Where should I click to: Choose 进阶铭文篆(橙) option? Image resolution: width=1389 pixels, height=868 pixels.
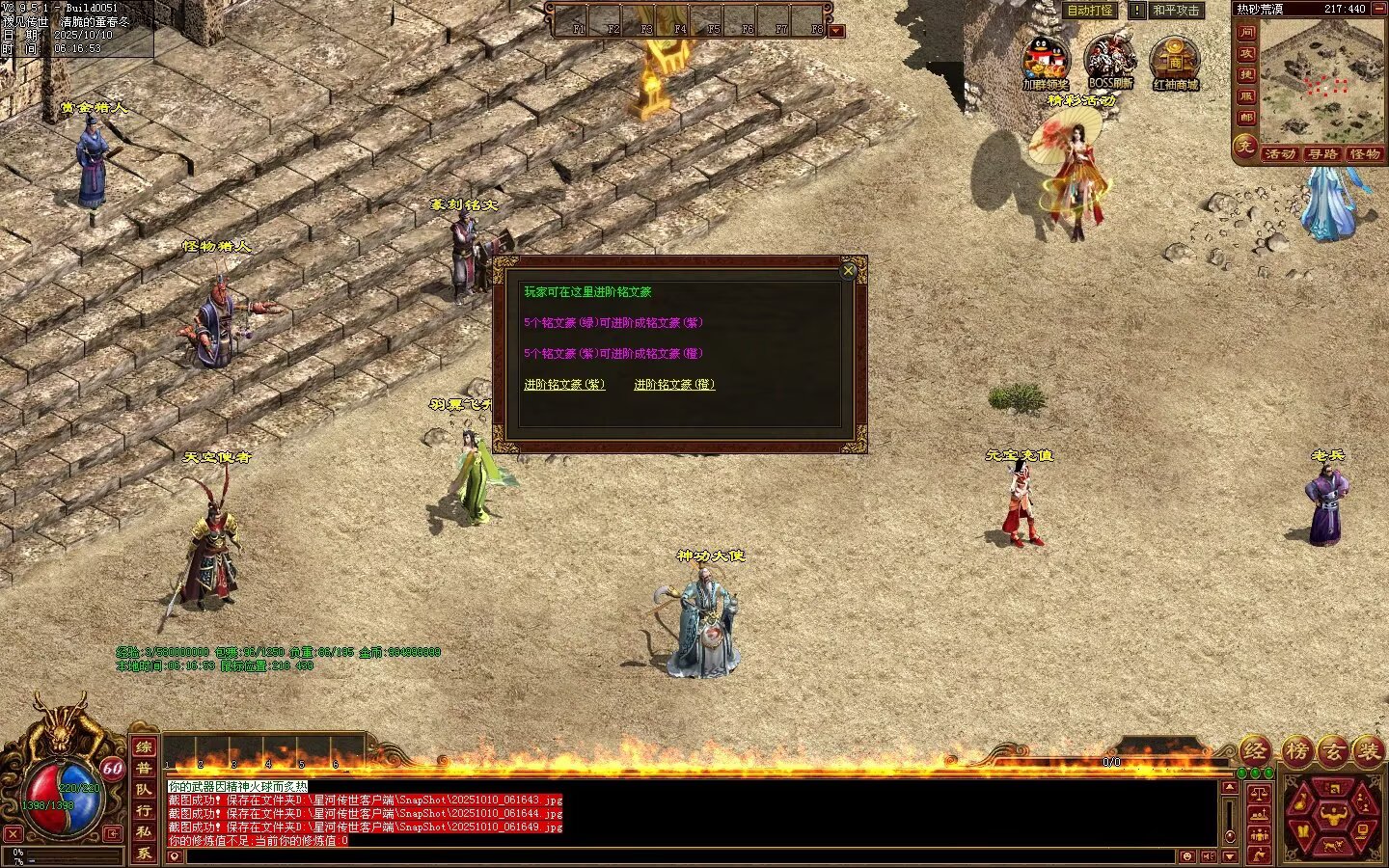pos(674,385)
